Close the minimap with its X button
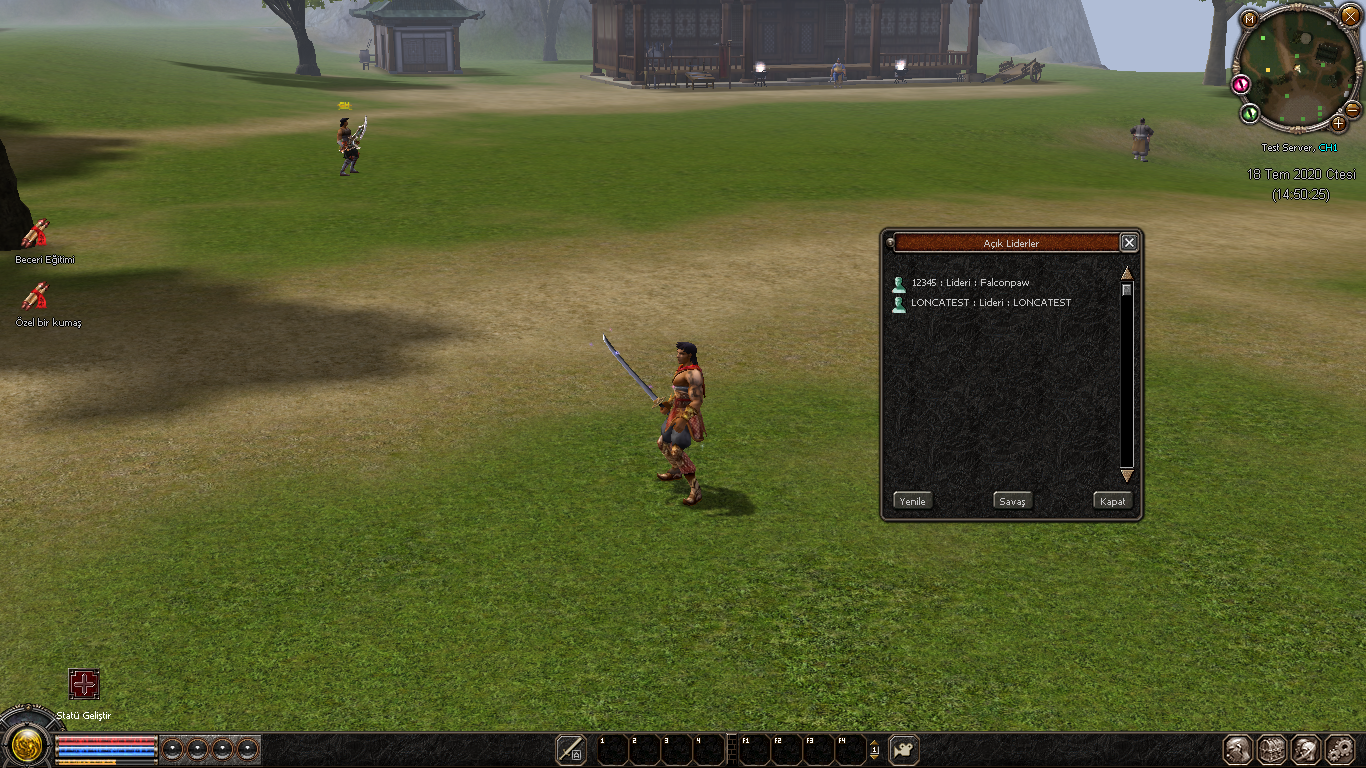1366x768 pixels. pos(1349,17)
